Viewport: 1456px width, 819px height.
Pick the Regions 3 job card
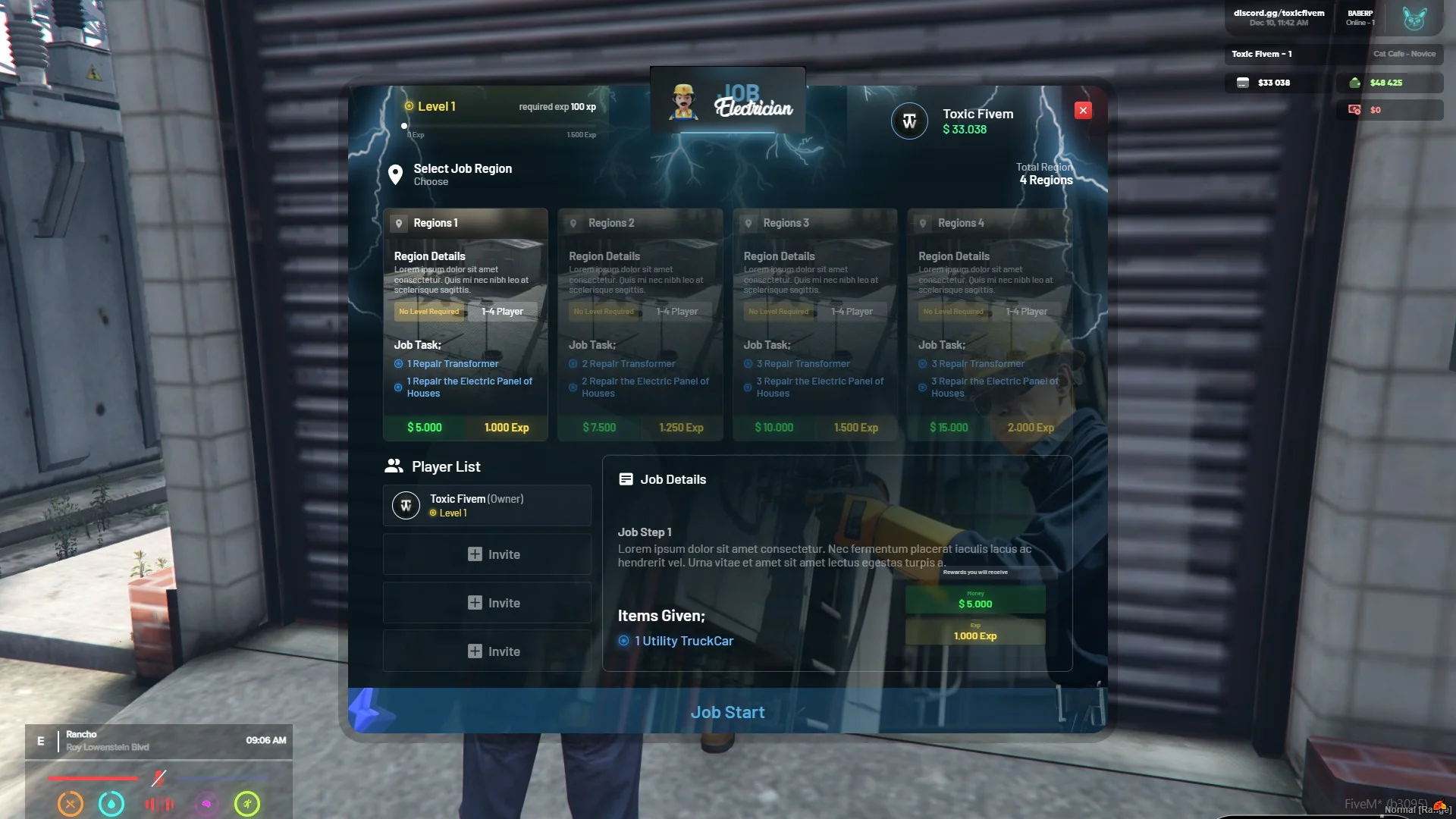tap(814, 325)
